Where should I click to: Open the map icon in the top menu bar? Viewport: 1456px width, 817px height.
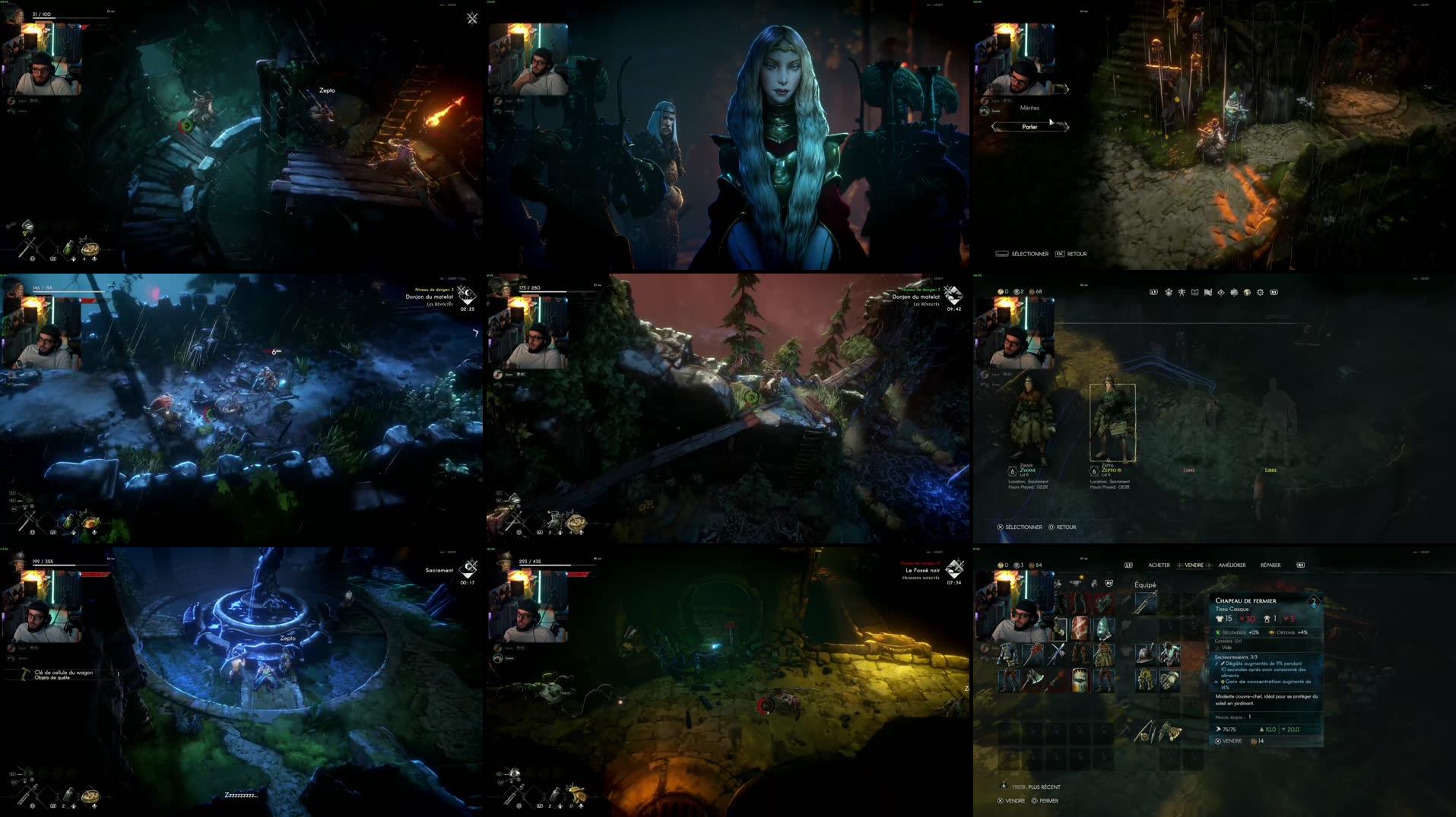pos(1207,293)
